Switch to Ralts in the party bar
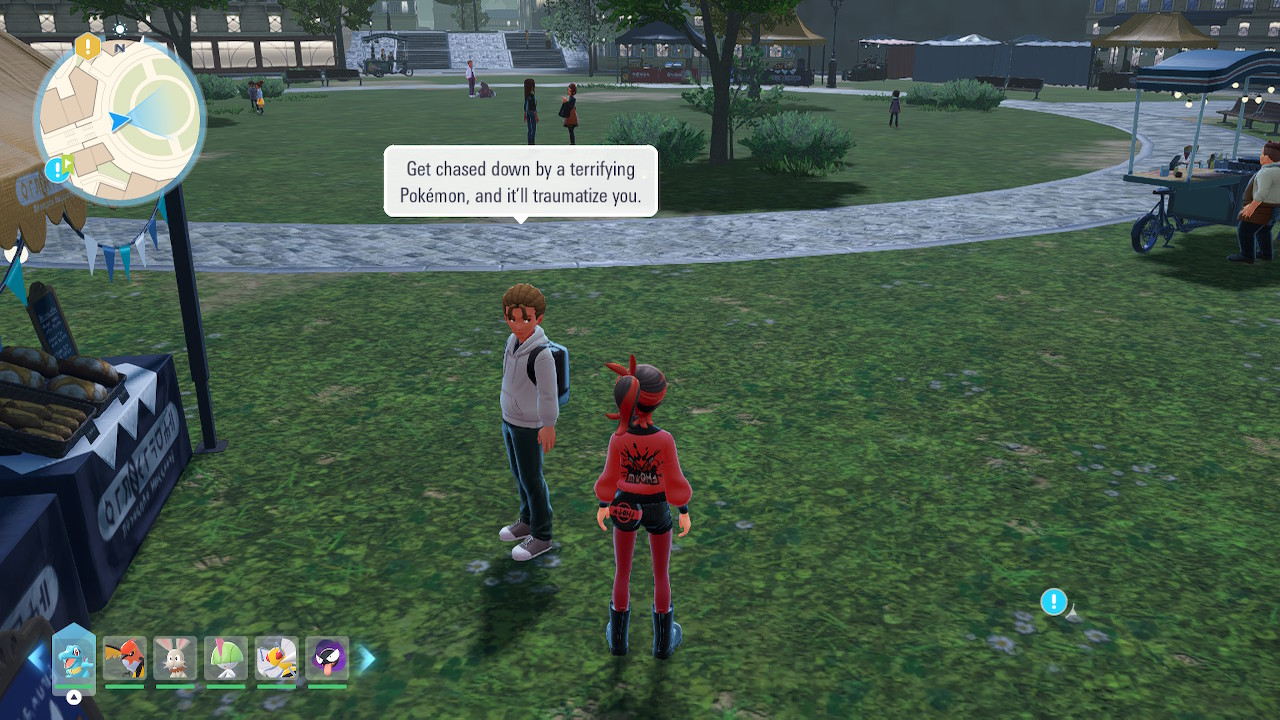 tap(226, 658)
